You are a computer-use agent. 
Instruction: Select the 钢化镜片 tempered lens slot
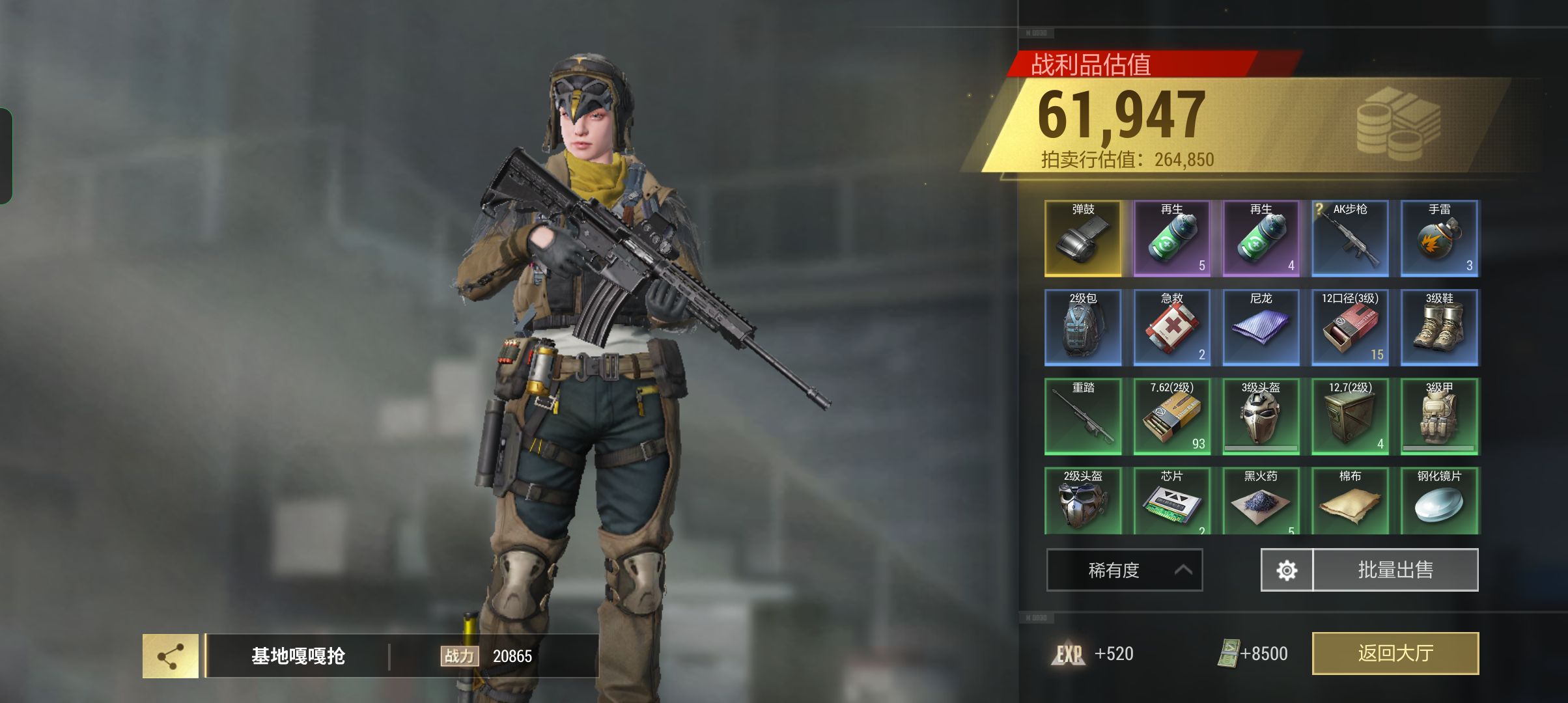coord(1439,501)
